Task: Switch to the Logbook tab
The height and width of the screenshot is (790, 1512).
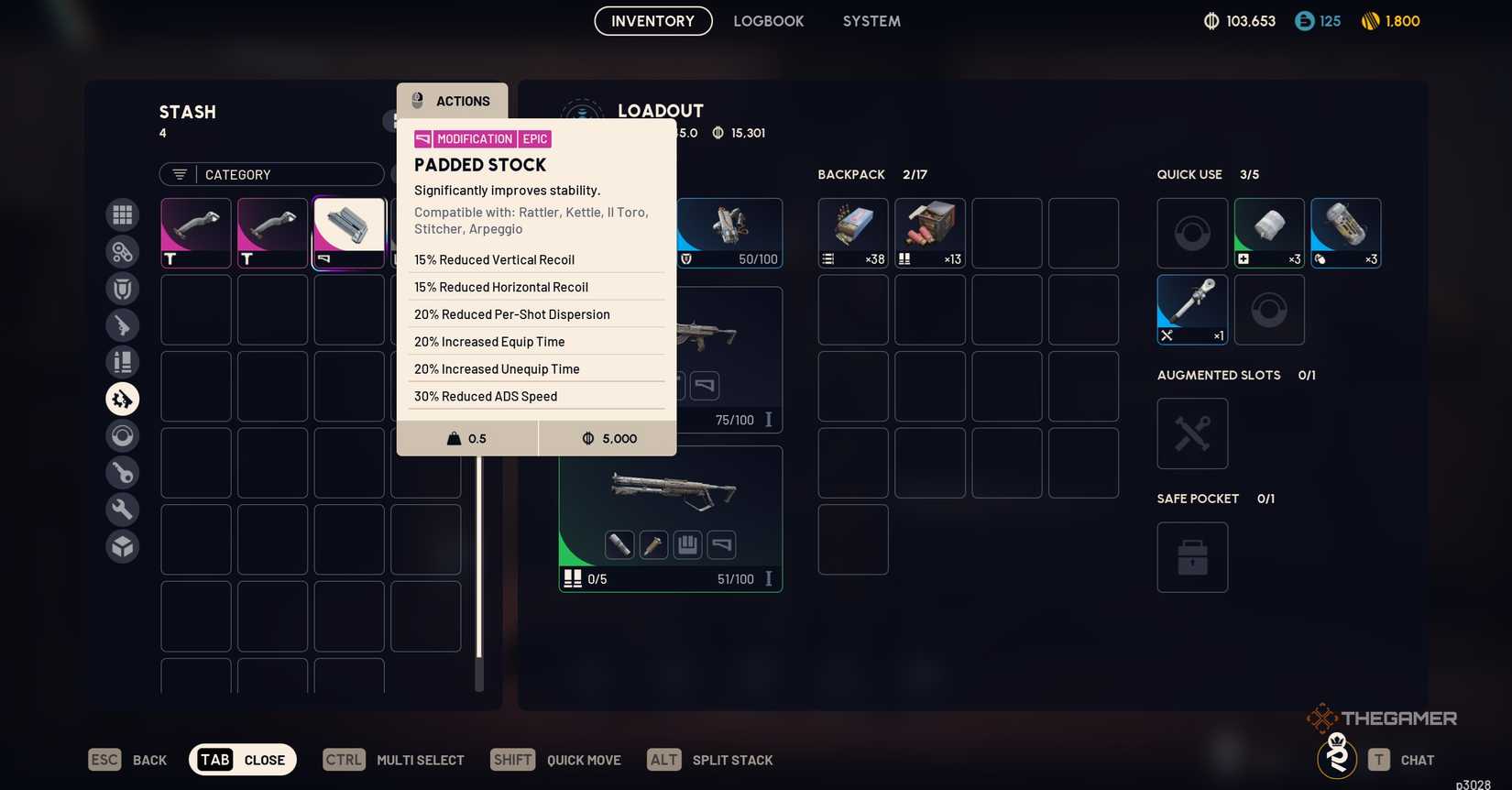Action: point(768,20)
